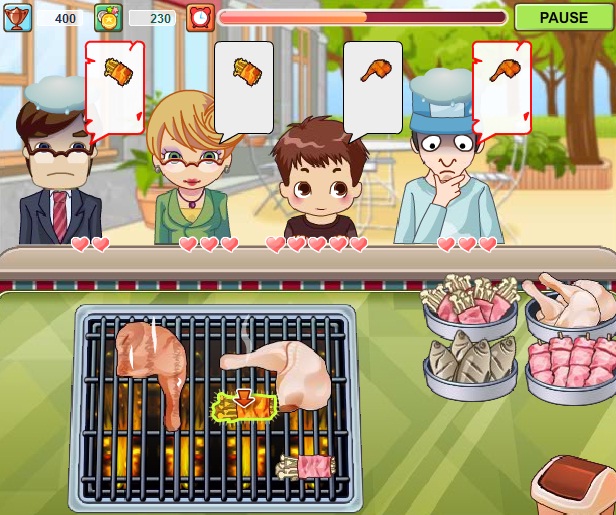The height and width of the screenshot is (515, 616).
Task: Grab from the mushroom skewer bowl
Action: [471, 304]
